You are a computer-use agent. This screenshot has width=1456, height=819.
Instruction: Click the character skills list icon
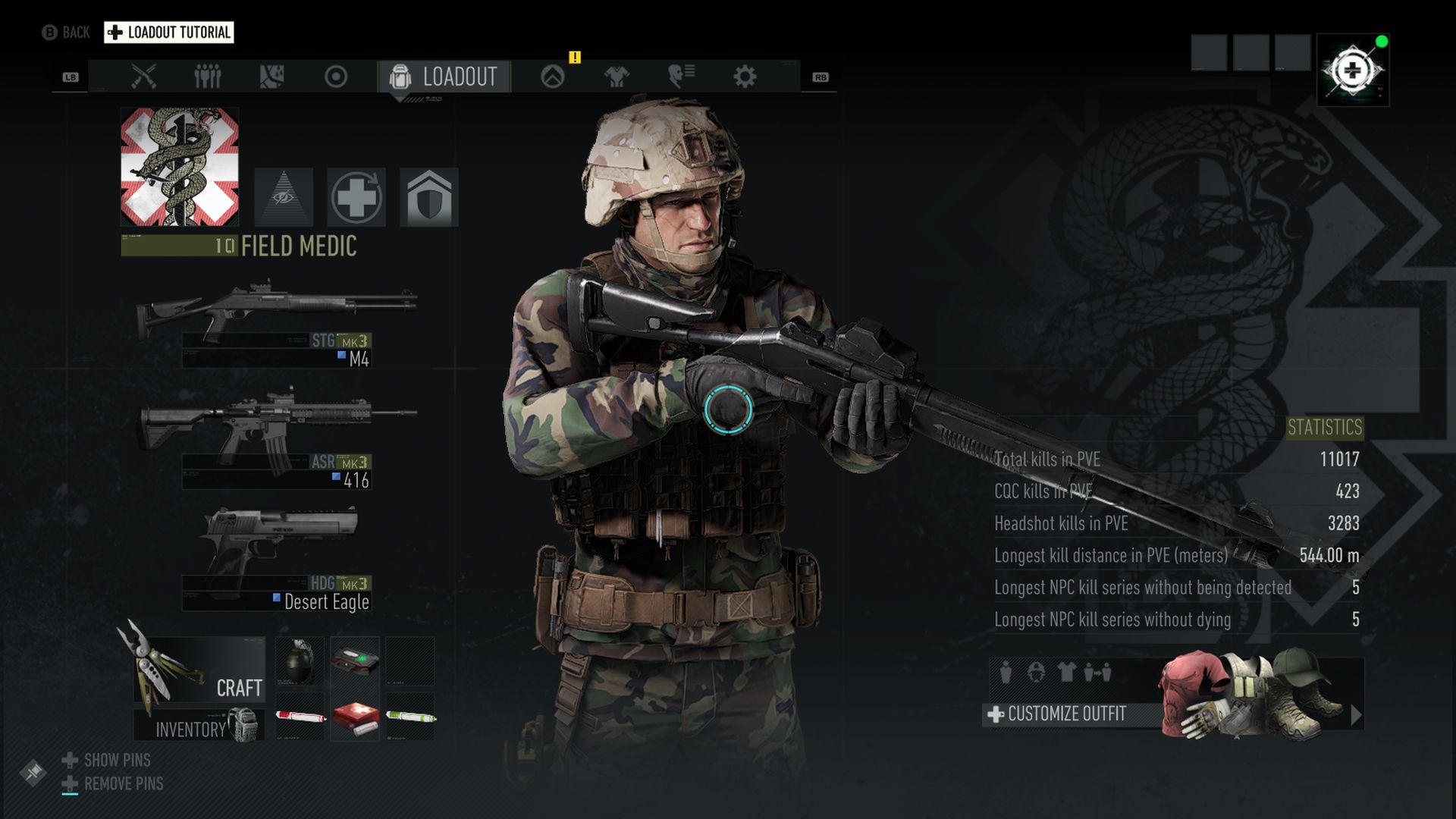pyautogui.click(x=680, y=75)
